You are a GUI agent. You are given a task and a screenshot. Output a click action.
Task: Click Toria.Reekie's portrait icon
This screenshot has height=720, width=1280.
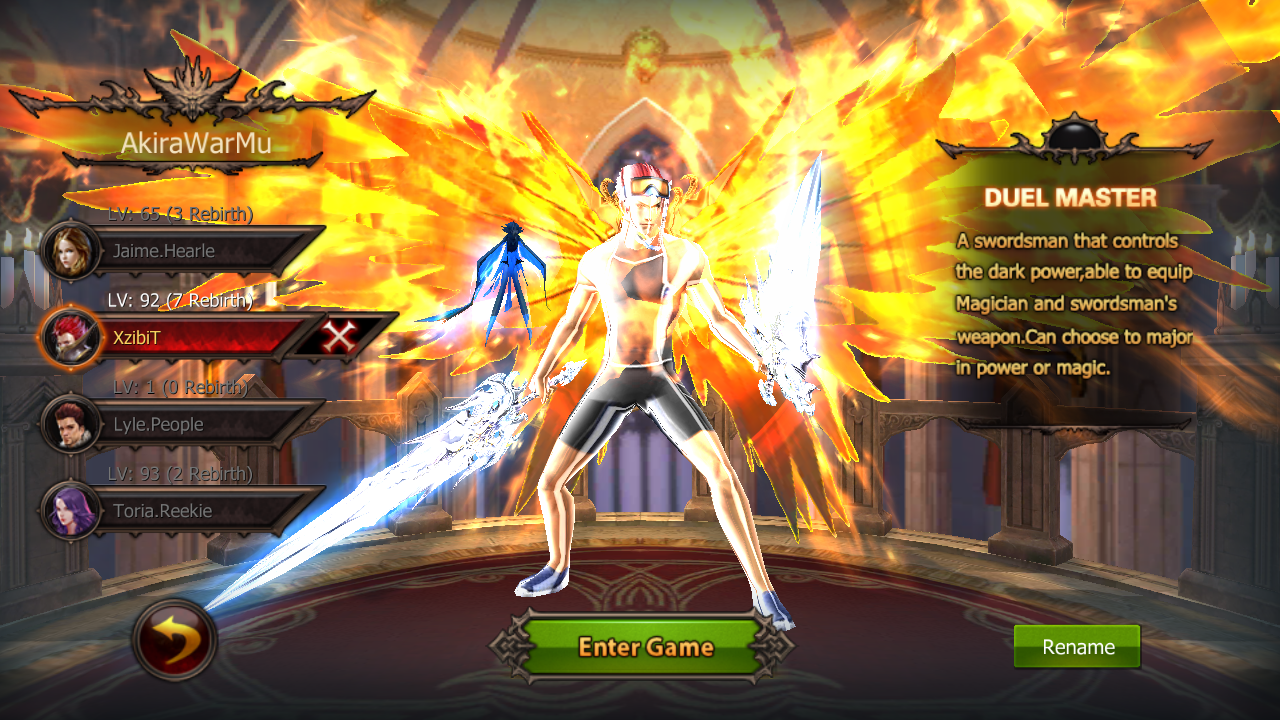(70, 511)
